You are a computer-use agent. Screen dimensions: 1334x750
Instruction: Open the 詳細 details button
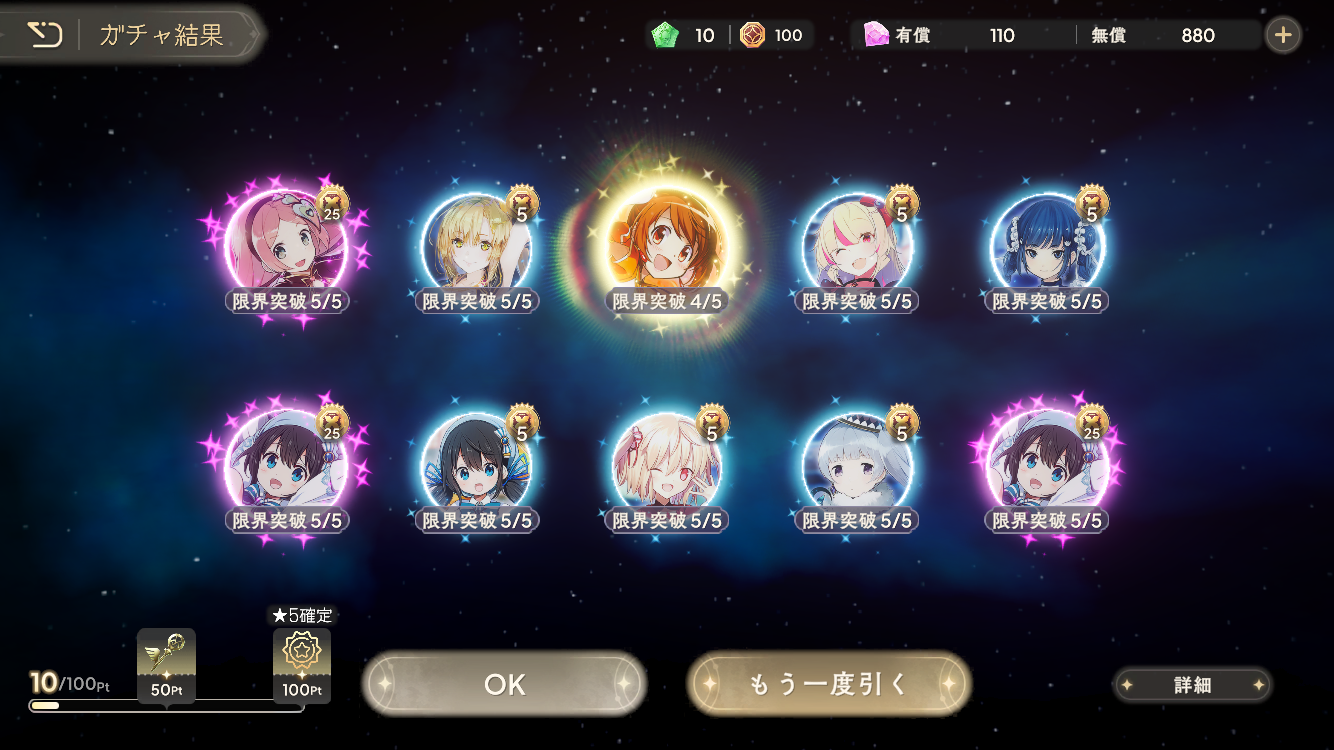(x=1192, y=685)
